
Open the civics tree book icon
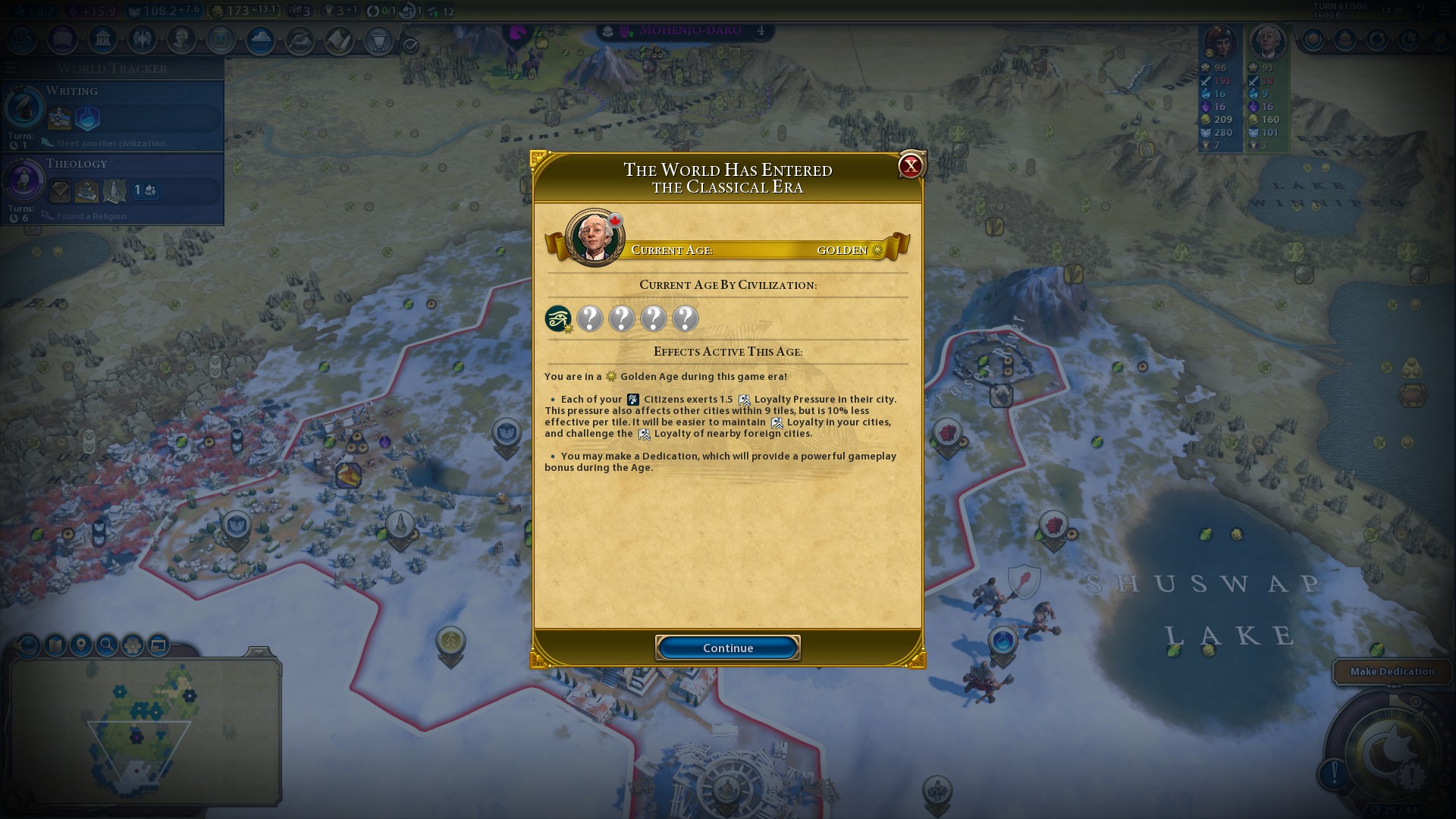[x=63, y=39]
